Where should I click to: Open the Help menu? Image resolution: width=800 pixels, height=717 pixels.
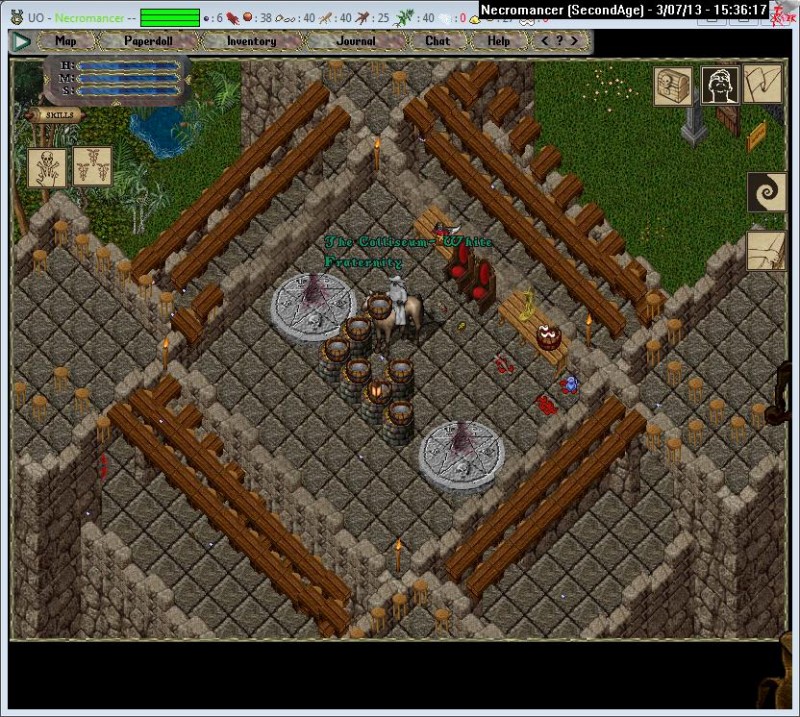coord(499,41)
